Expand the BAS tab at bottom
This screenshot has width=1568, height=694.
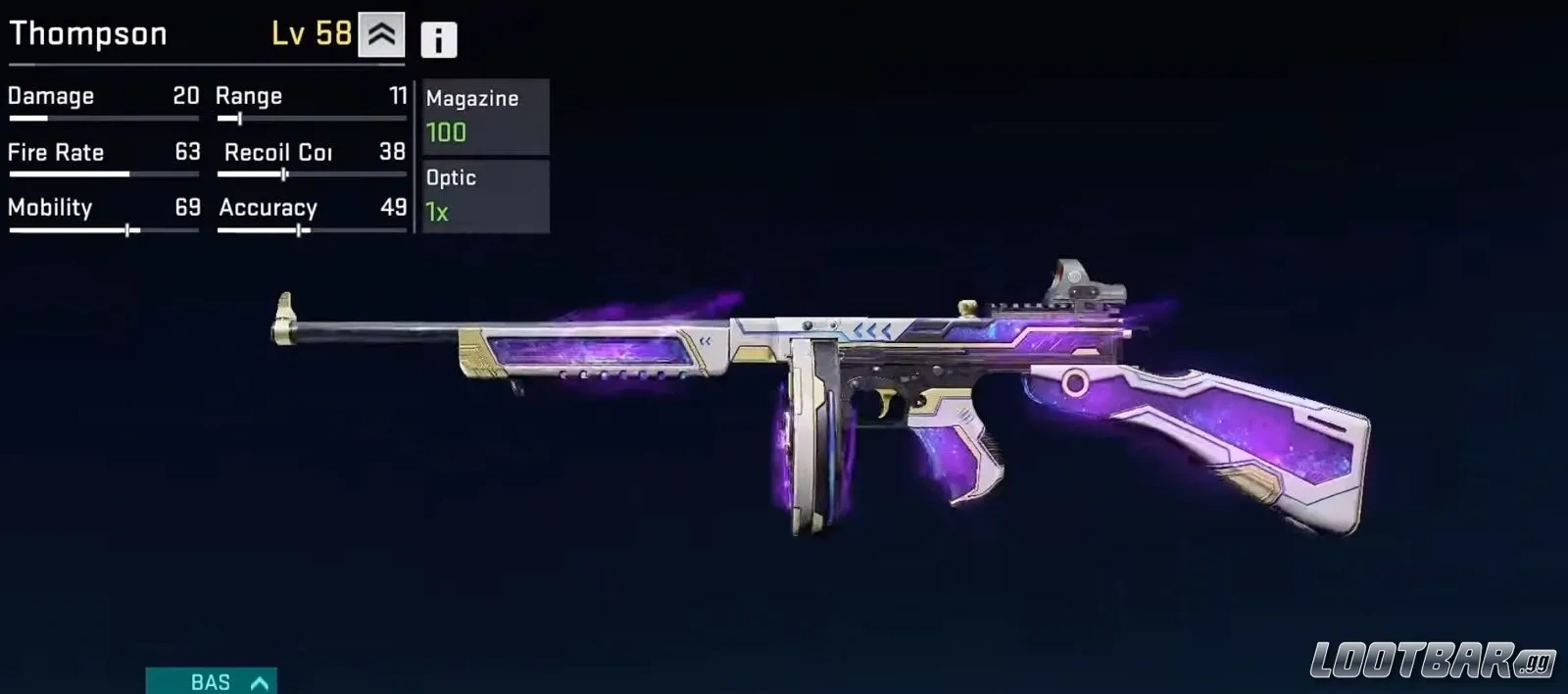point(212,681)
